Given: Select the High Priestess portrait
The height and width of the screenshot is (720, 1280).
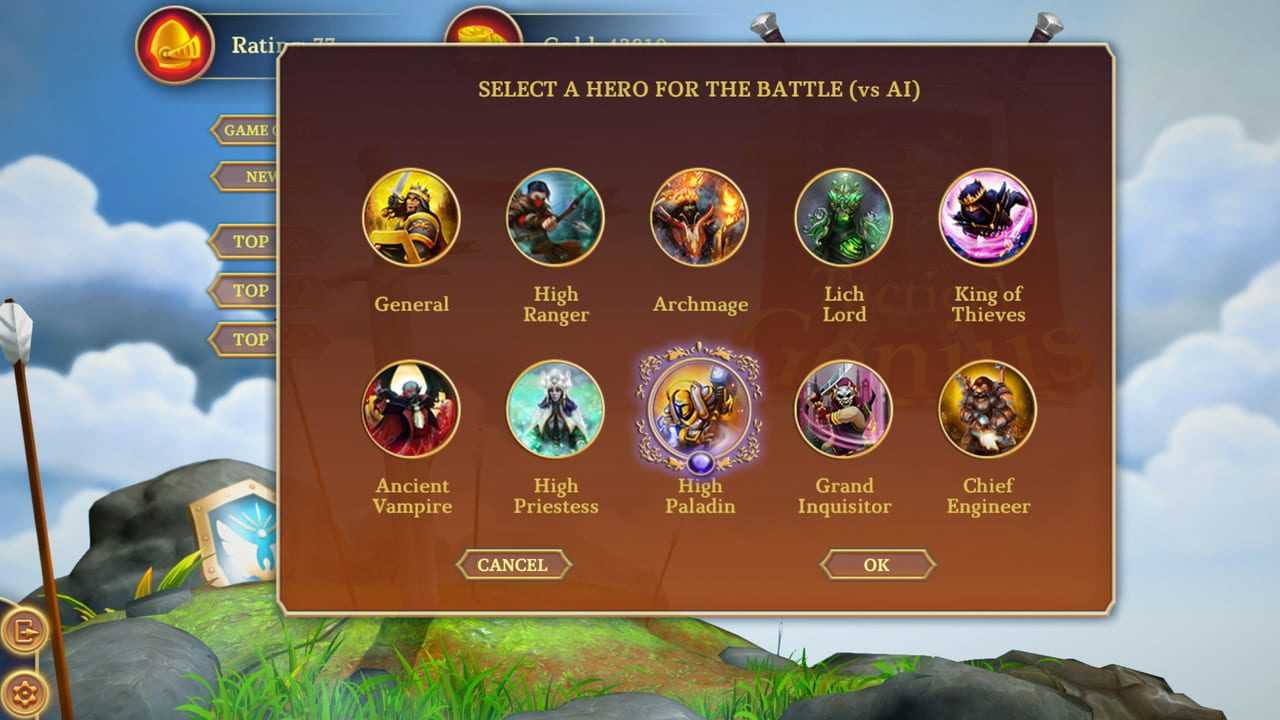Looking at the screenshot, I should [x=555, y=409].
